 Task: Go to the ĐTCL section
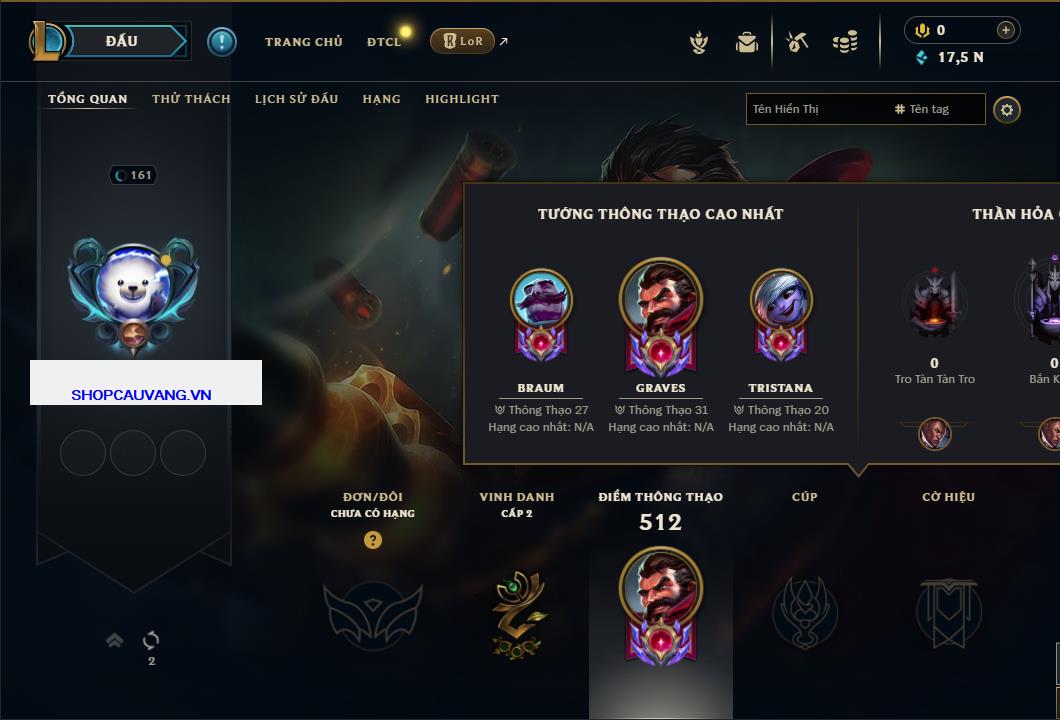(384, 42)
